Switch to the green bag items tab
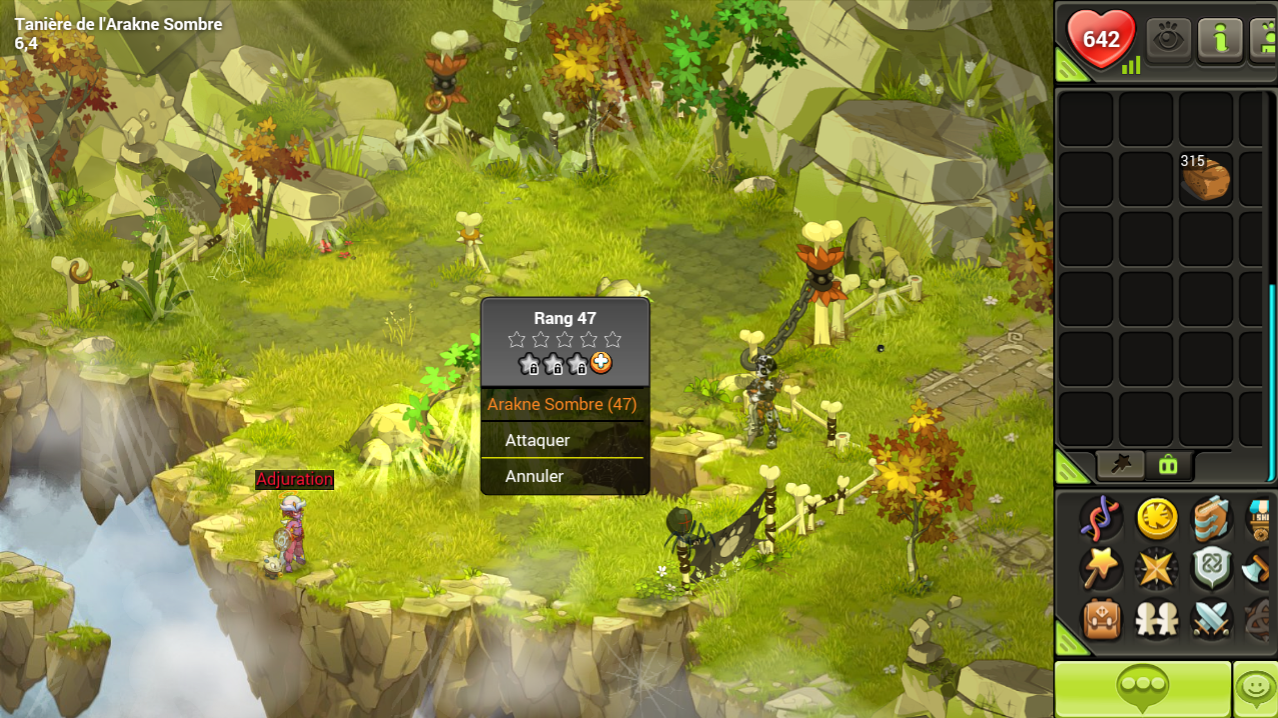This screenshot has width=1278, height=718. click(1167, 464)
